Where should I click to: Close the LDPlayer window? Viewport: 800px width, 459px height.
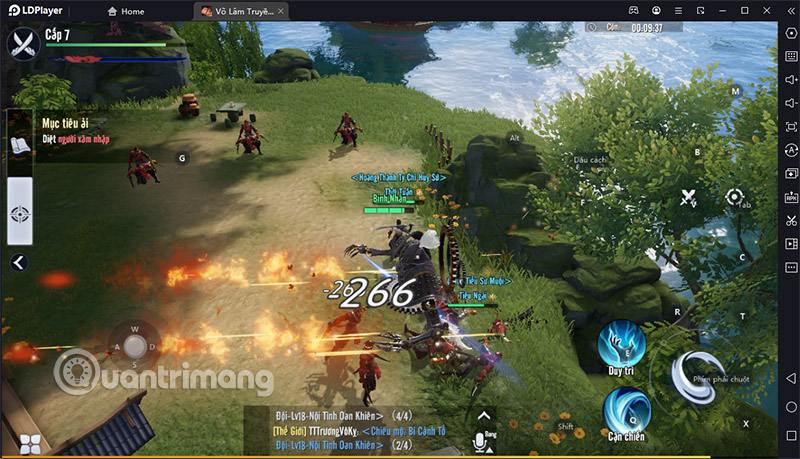pyautogui.click(x=765, y=10)
